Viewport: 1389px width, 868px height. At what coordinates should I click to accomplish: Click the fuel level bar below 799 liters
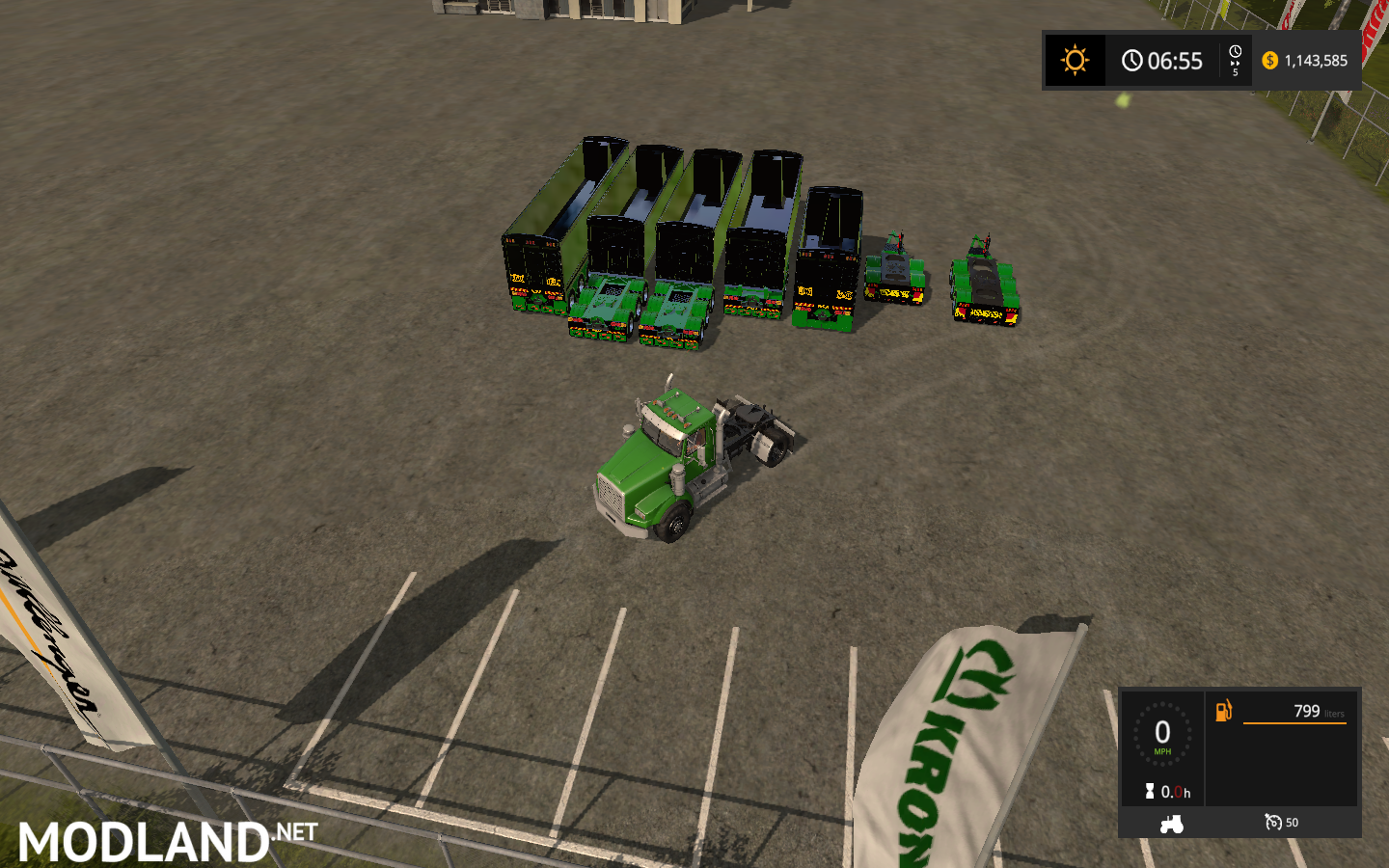point(1297,725)
